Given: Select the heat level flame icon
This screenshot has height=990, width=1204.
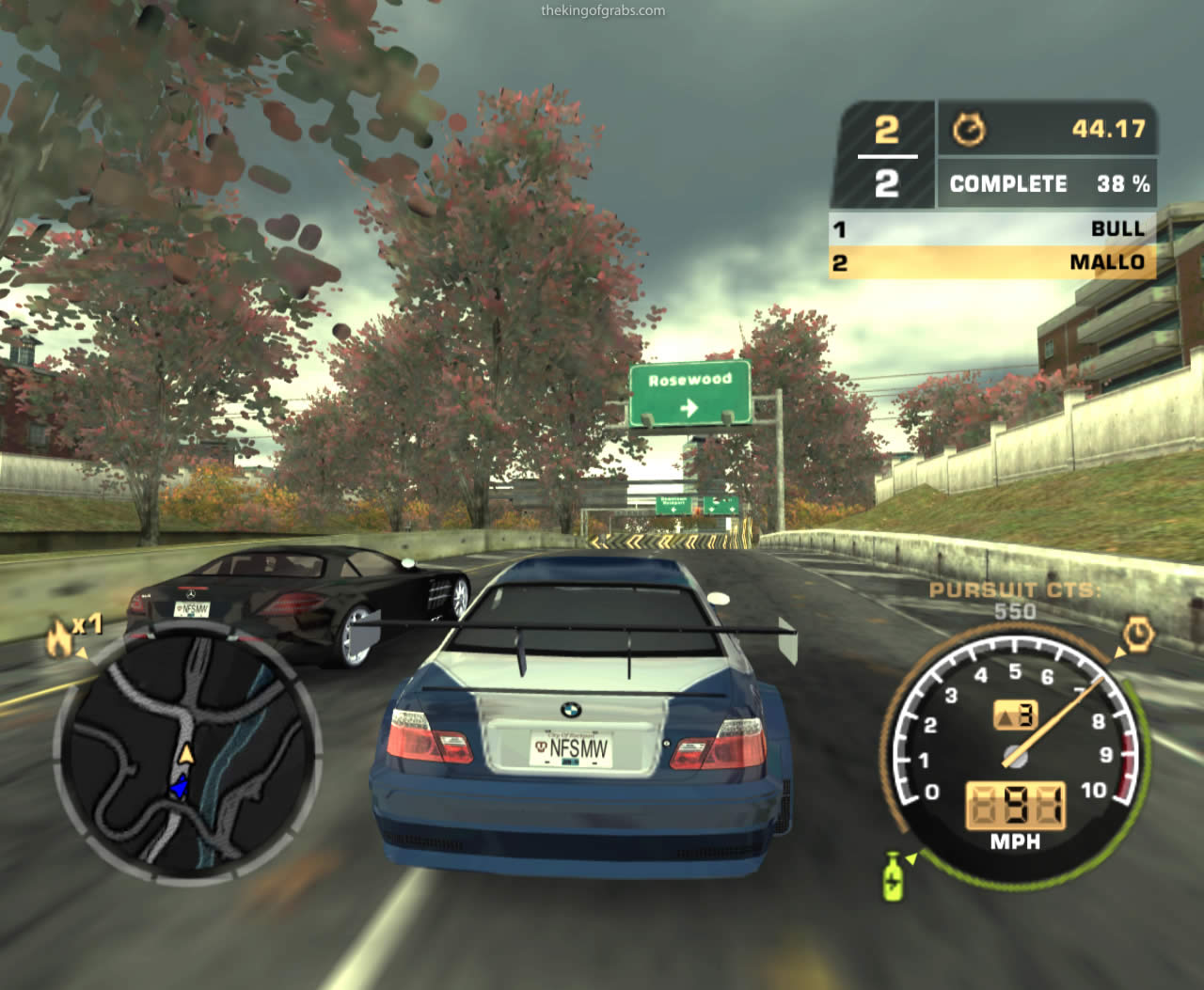Looking at the screenshot, I should point(60,639).
